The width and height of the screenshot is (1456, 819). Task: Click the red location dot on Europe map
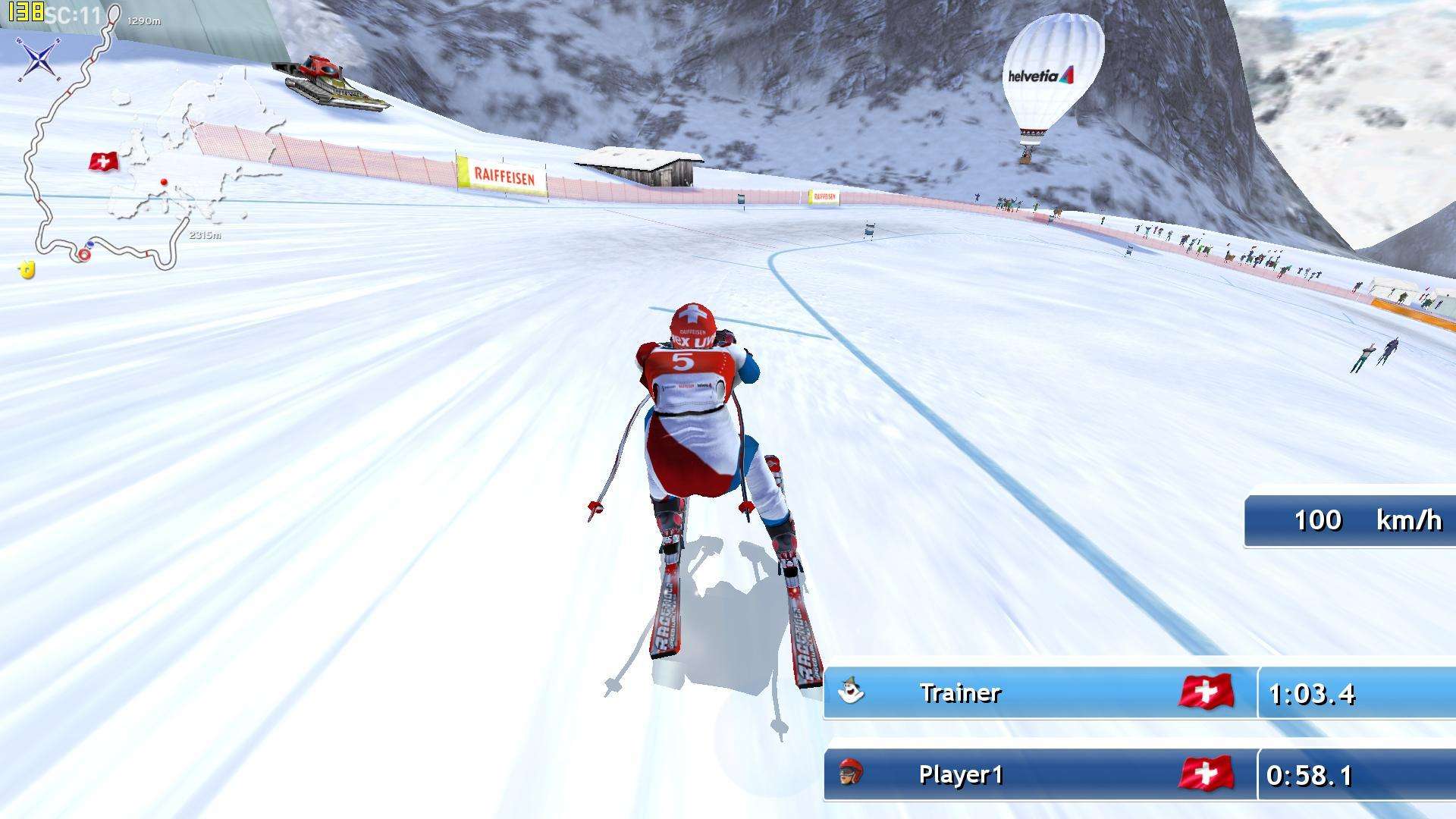[x=164, y=182]
